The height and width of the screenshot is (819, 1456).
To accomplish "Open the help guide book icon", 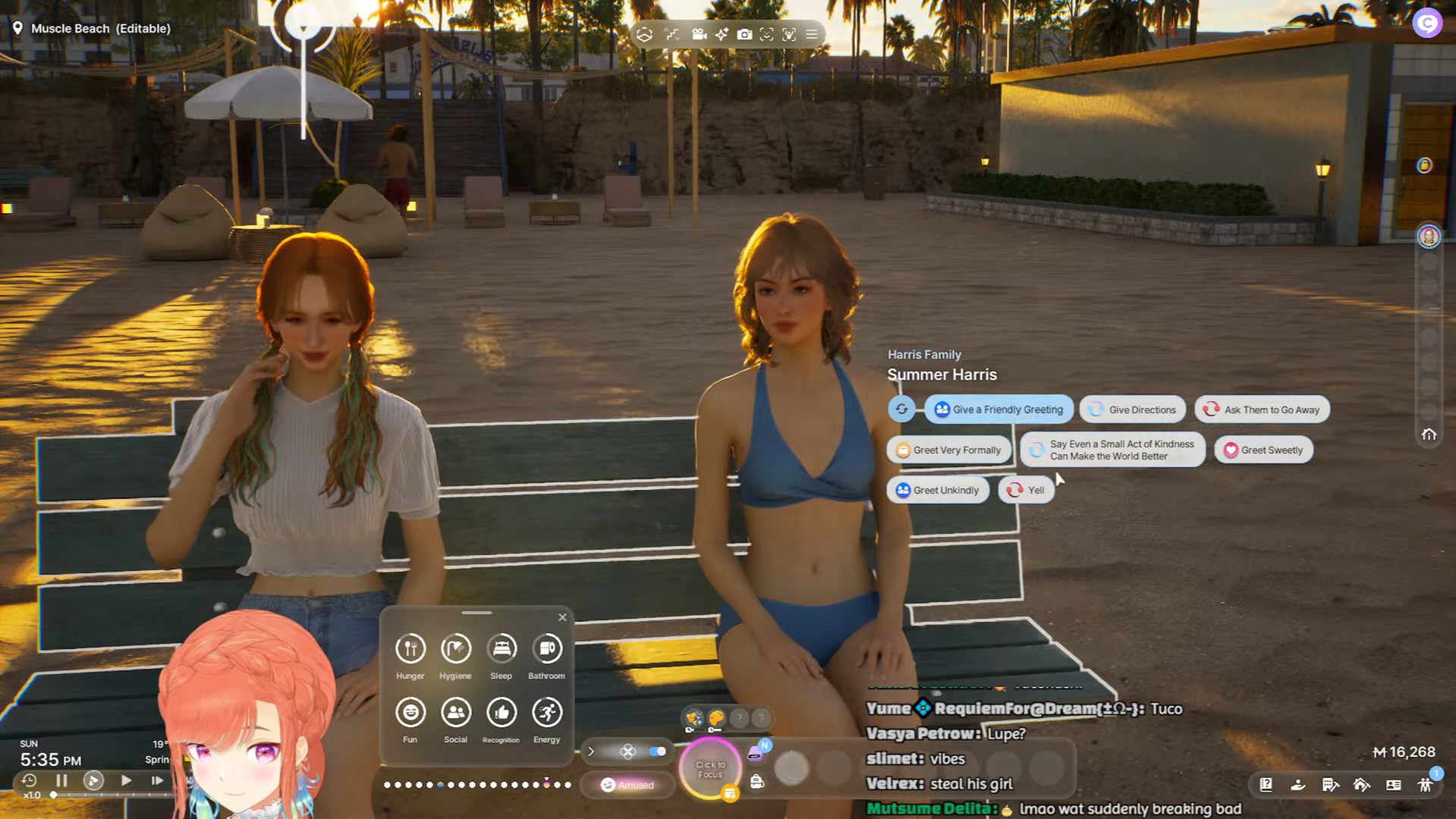I will [x=1266, y=785].
